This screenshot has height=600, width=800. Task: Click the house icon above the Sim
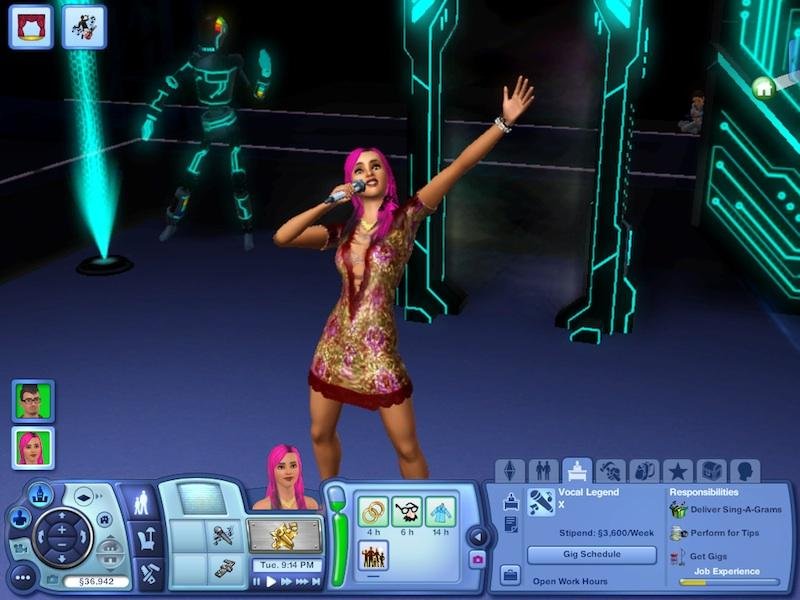(x=764, y=88)
